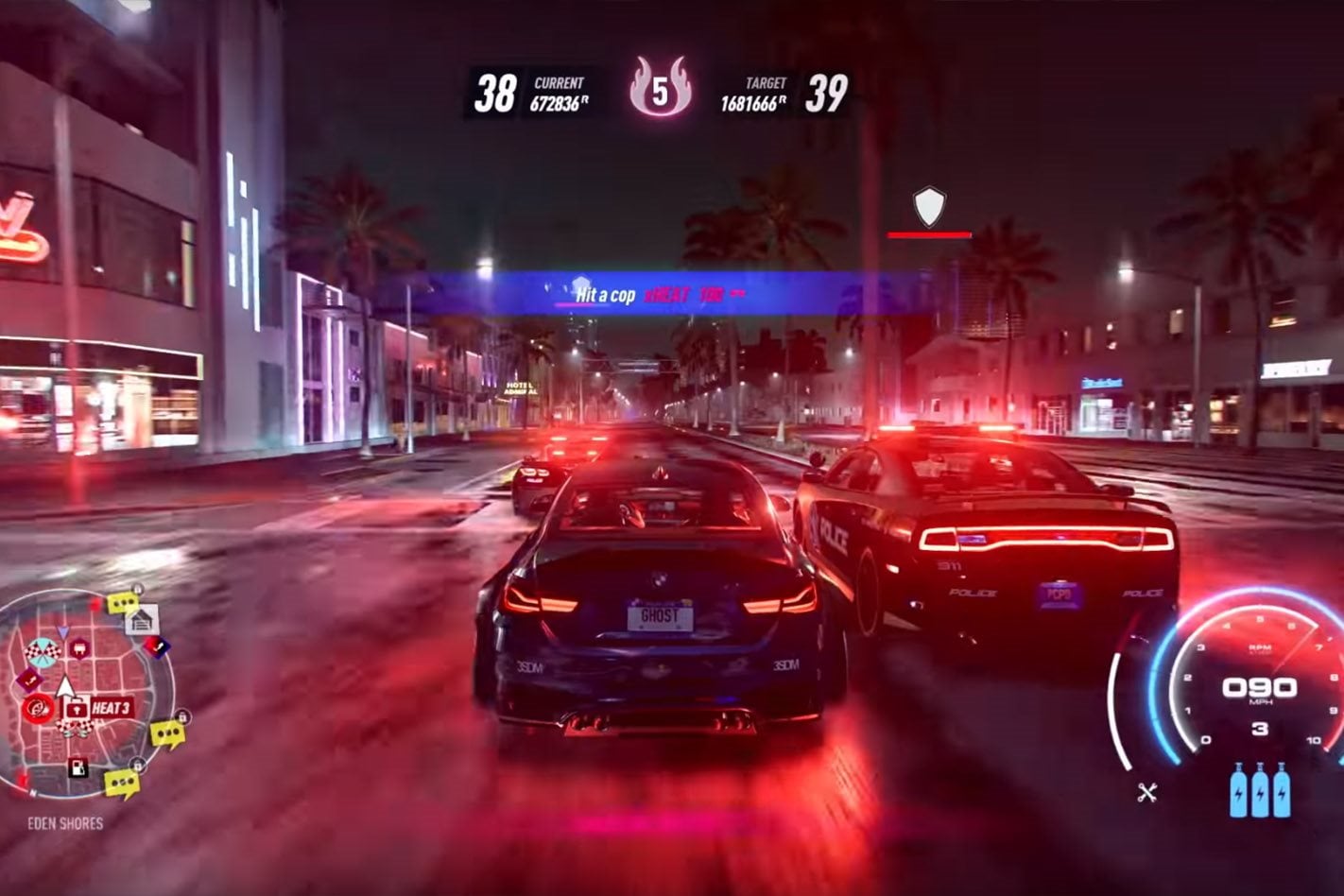Click the safehouse lock icon next to HEAT 3
The width and height of the screenshot is (1344, 896).
pos(76,709)
